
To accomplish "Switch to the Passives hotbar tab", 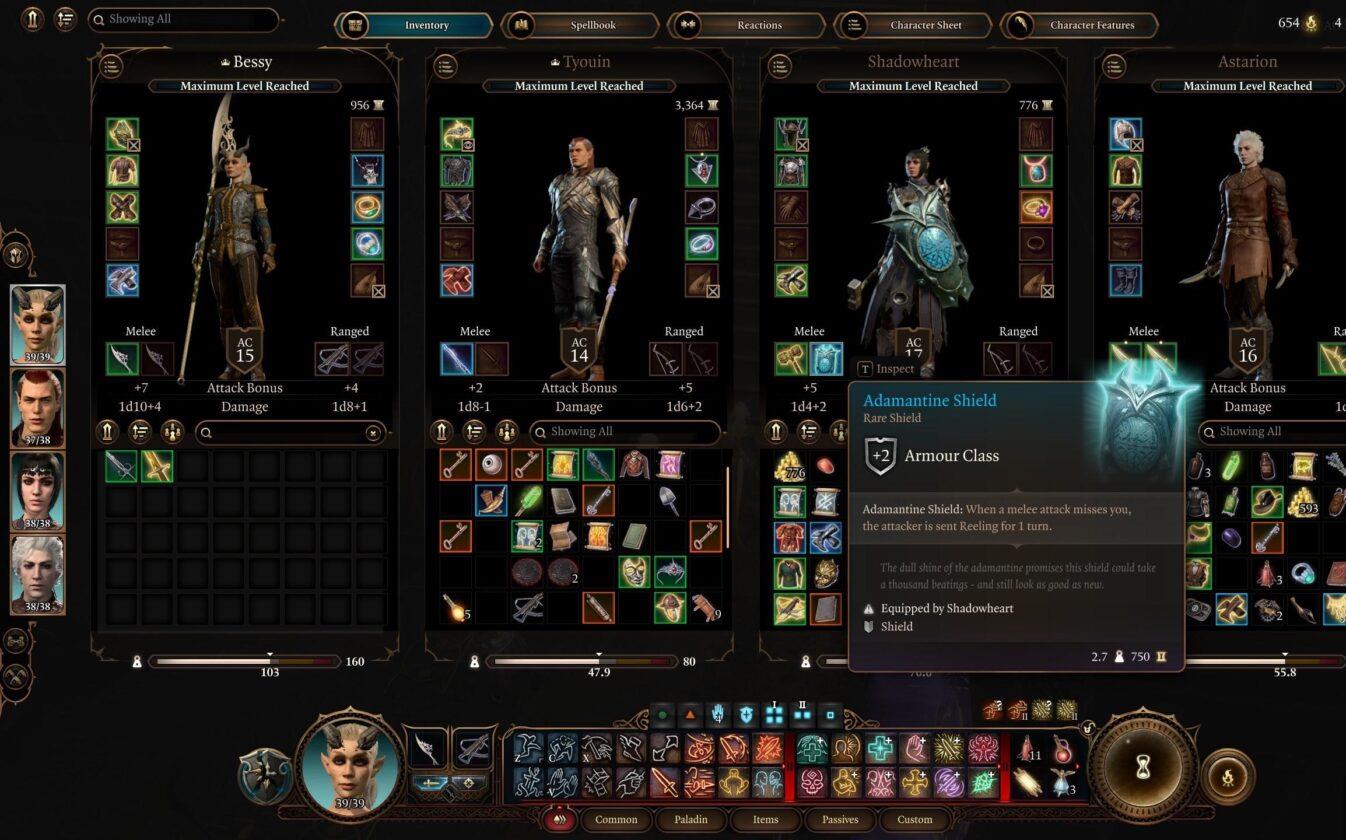I will tap(840, 819).
